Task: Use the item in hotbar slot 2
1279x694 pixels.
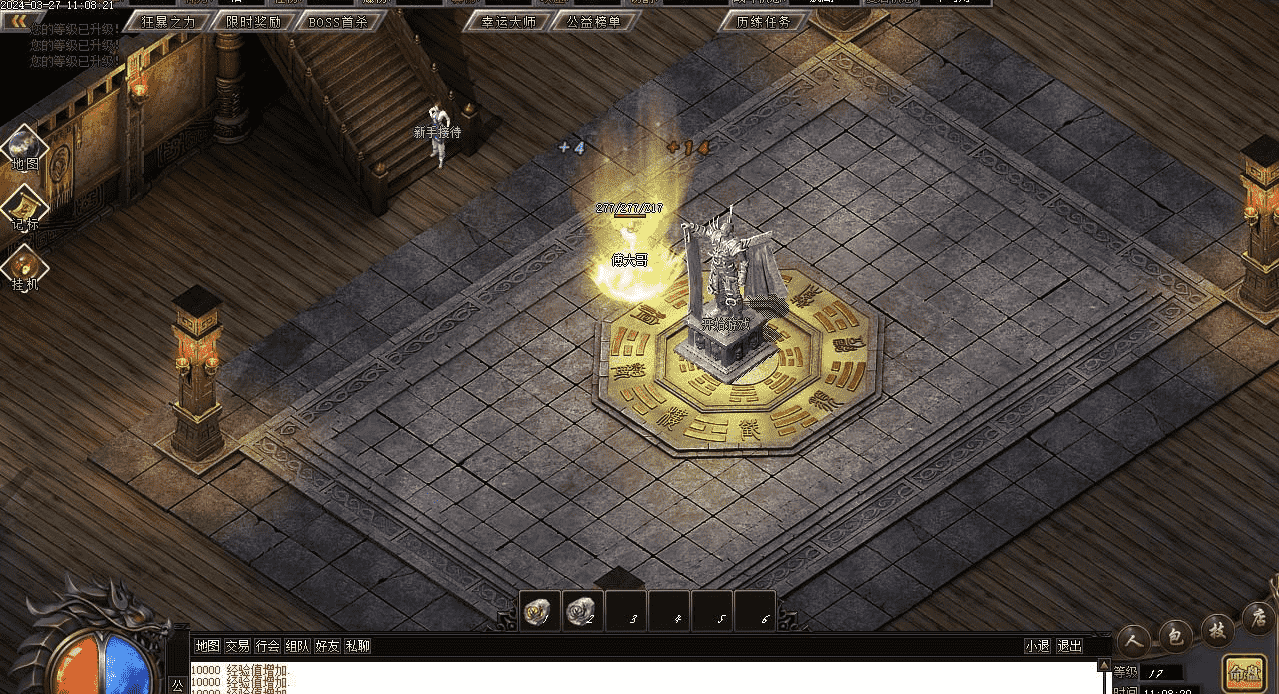Action: click(x=583, y=612)
